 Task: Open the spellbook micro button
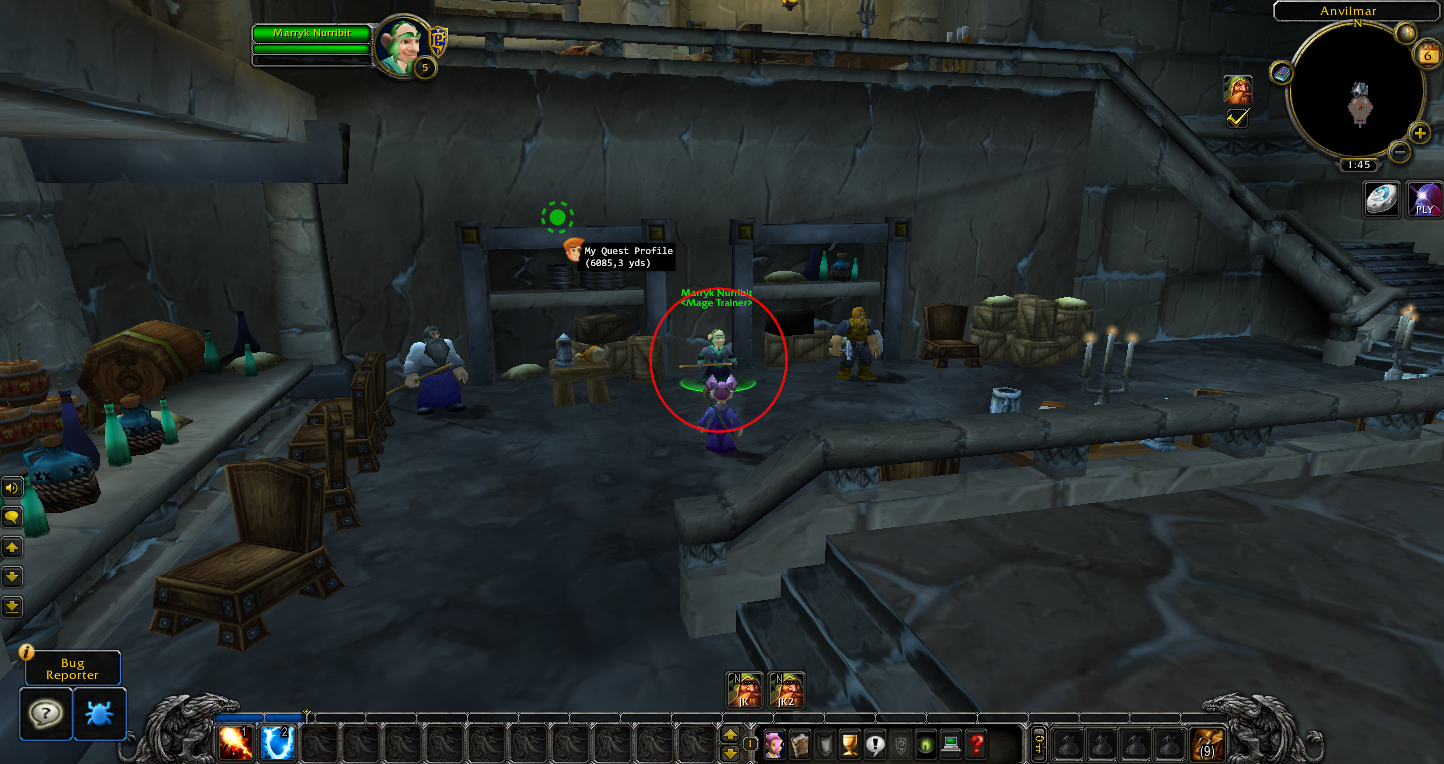tap(800, 744)
